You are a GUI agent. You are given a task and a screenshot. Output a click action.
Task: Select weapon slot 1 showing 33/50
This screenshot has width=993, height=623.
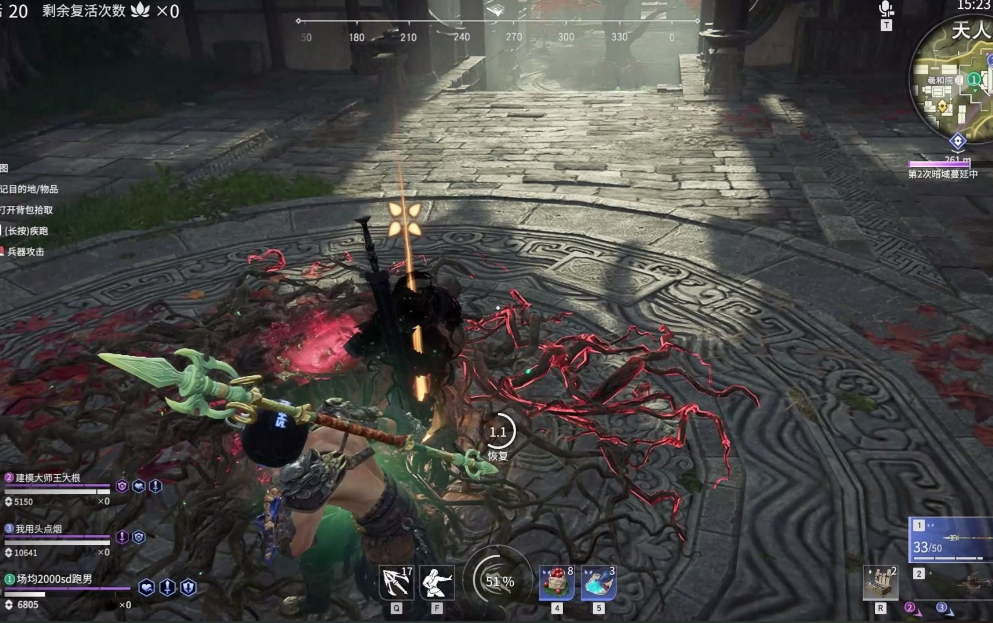pyautogui.click(x=950, y=539)
